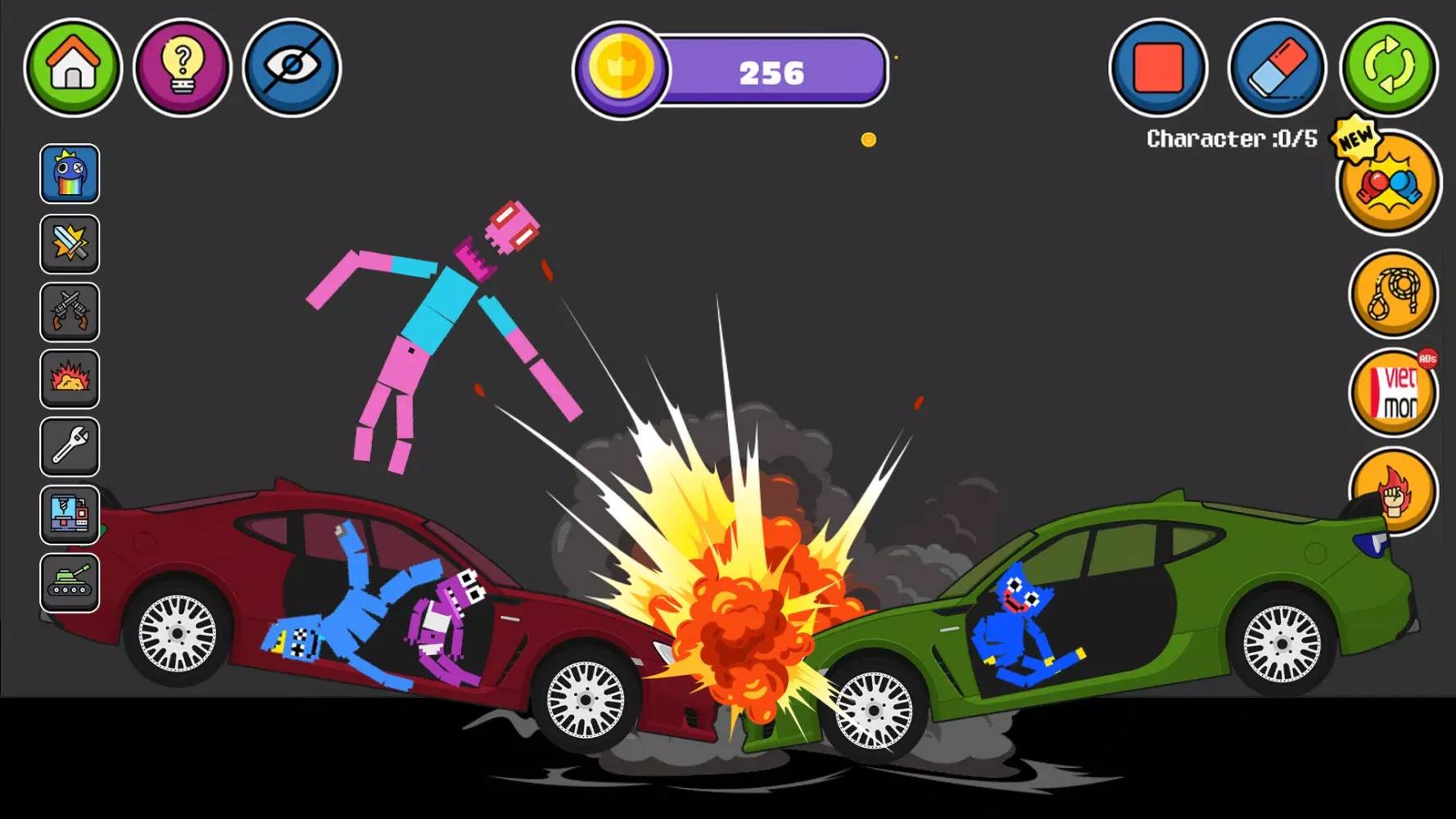The width and height of the screenshot is (1456, 819).
Task: Tap the red and white ads button
Action: 1392,393
